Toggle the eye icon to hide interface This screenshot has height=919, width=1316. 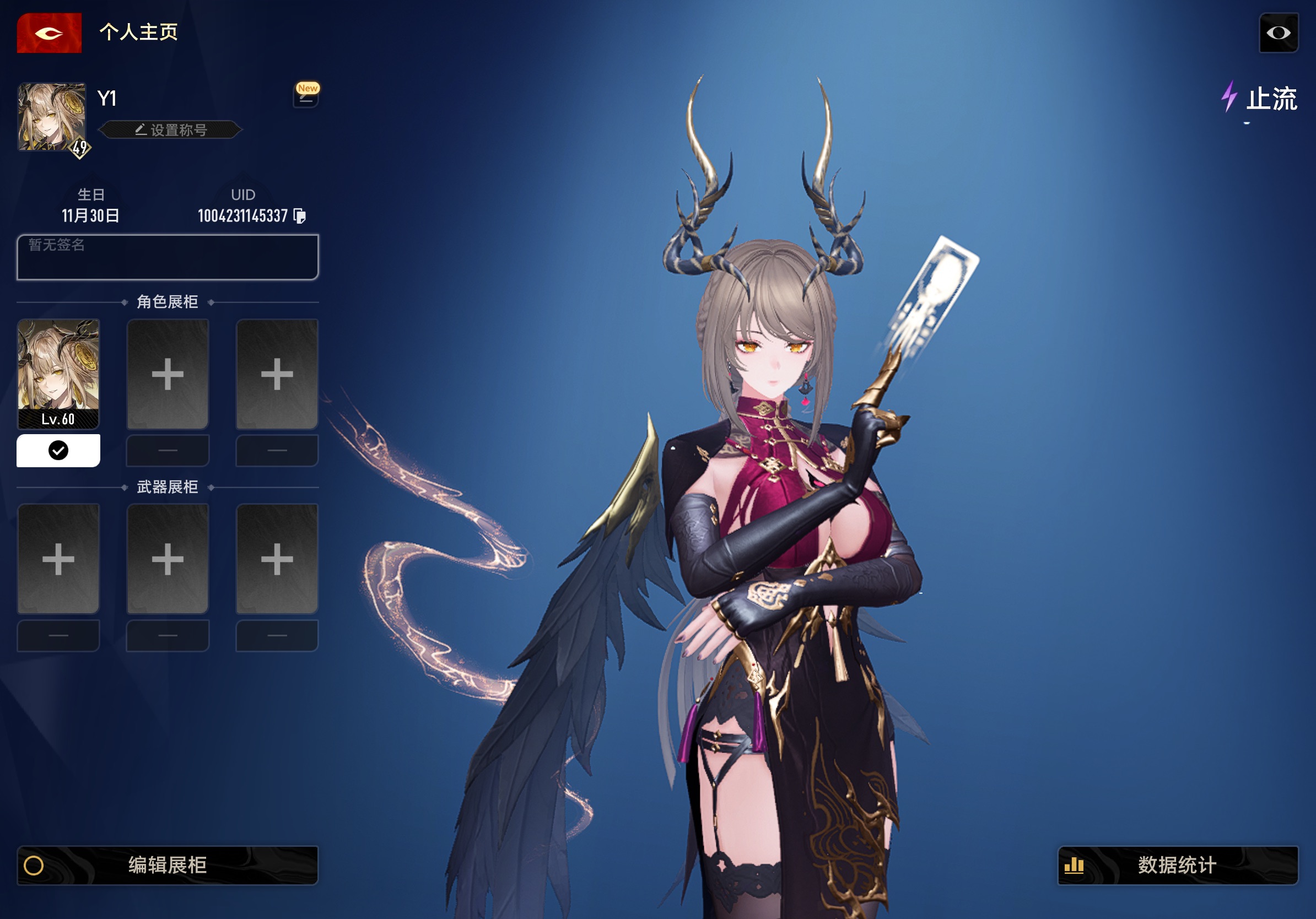(1278, 33)
